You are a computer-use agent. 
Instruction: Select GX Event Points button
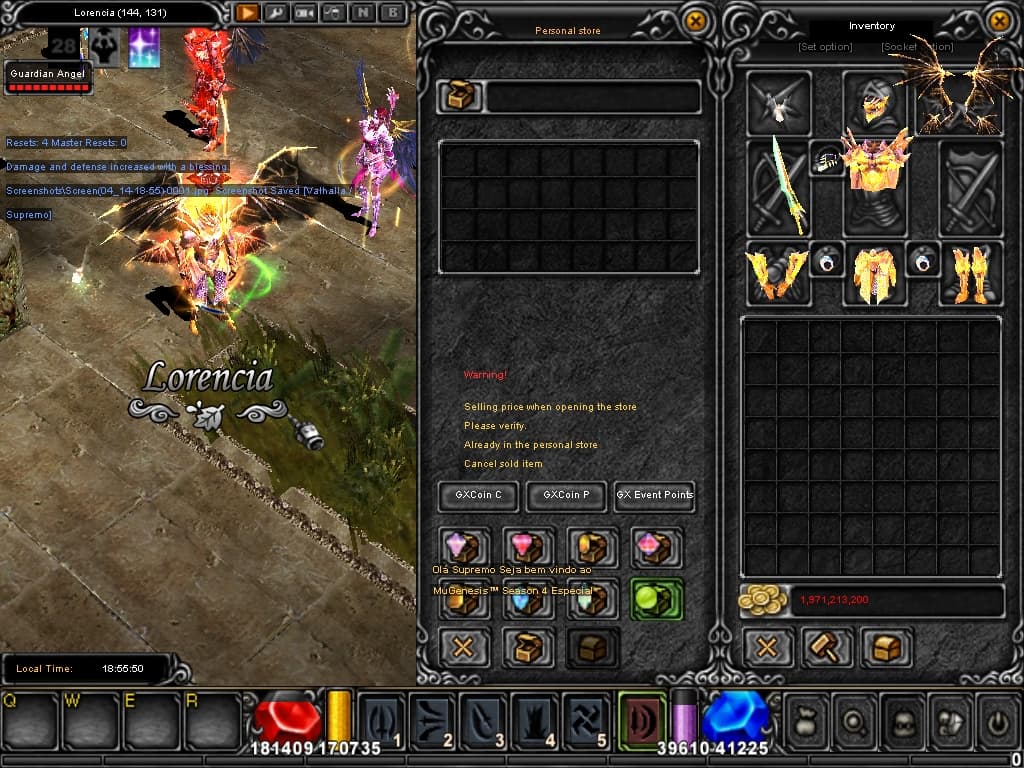pos(654,495)
